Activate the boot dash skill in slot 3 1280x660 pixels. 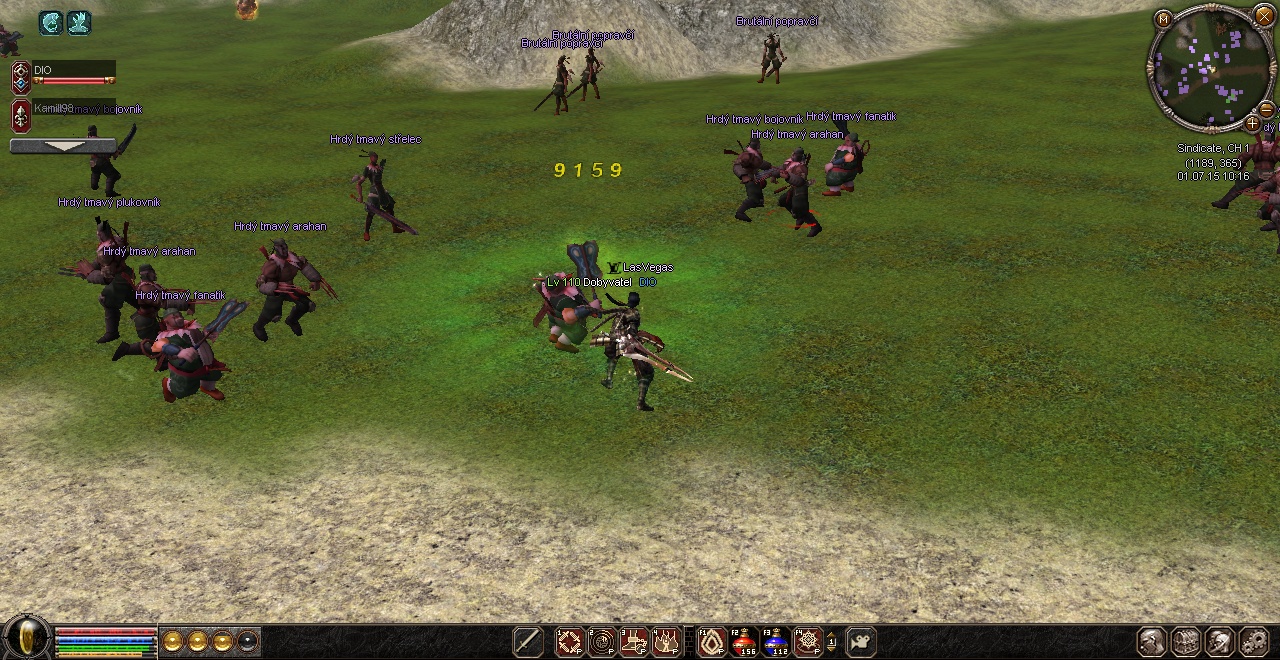(634, 641)
